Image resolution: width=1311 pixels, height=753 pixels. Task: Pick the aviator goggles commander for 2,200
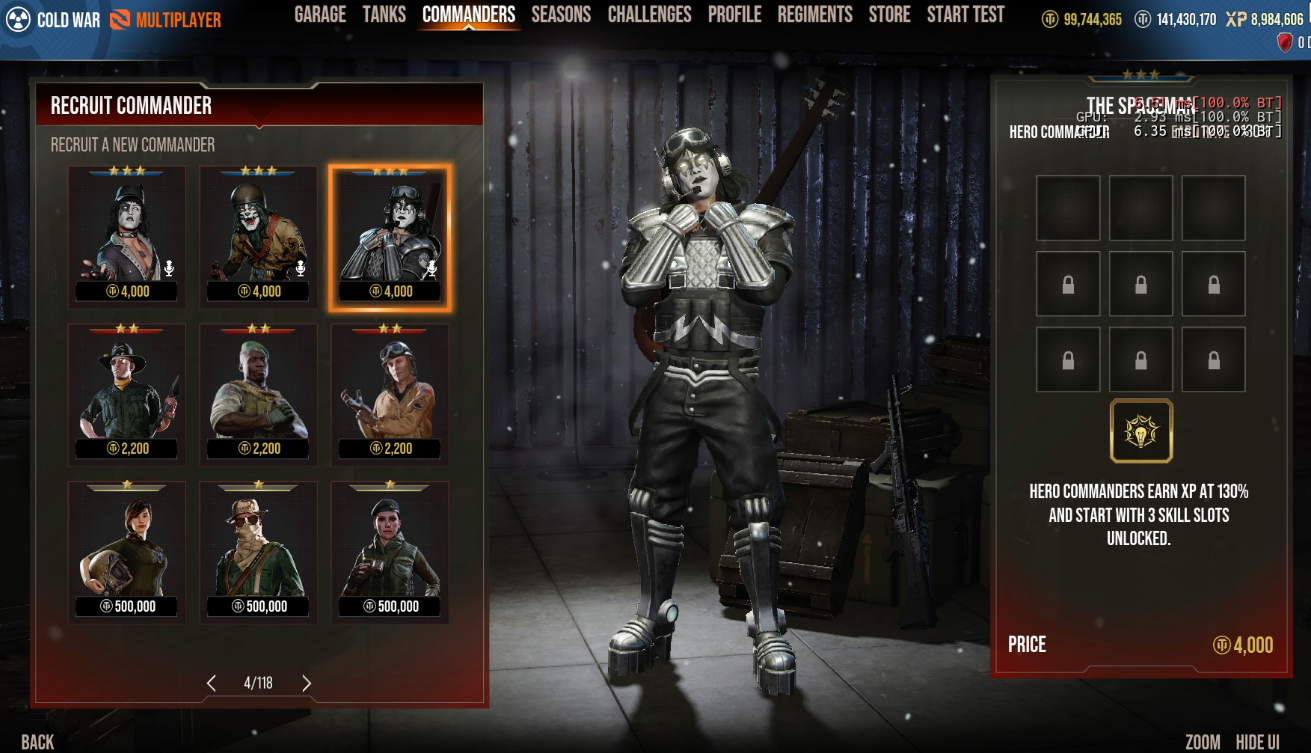click(390, 393)
